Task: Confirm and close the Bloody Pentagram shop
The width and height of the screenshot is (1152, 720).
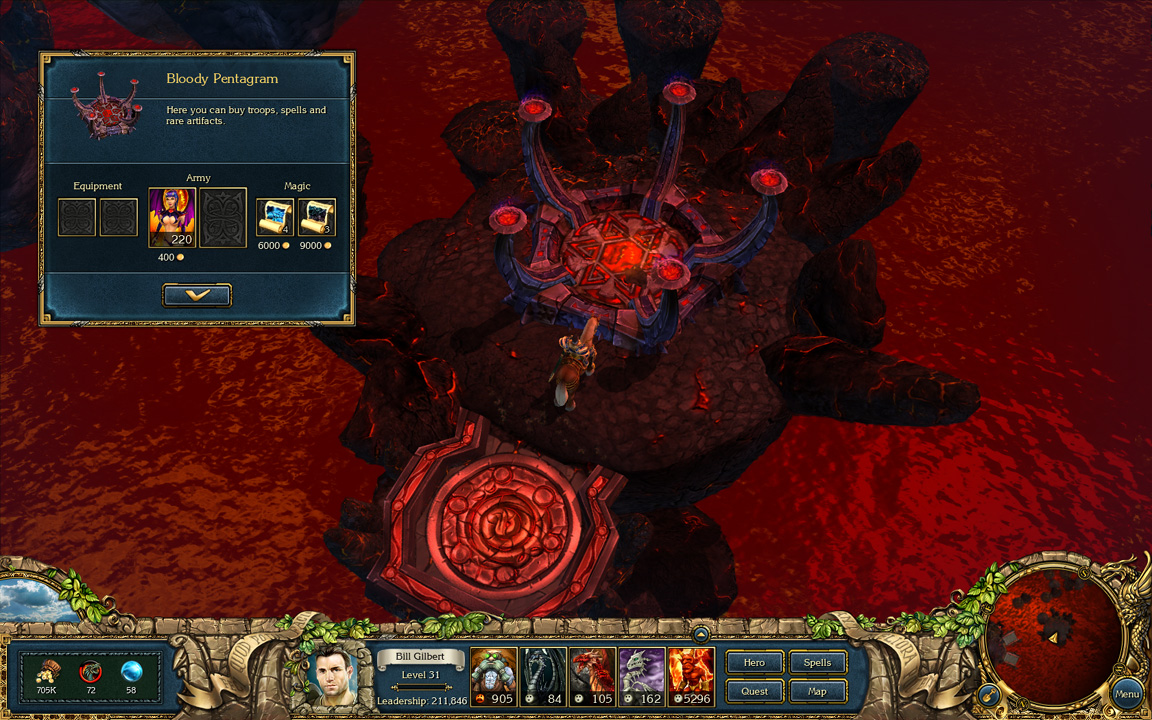Action: (197, 295)
